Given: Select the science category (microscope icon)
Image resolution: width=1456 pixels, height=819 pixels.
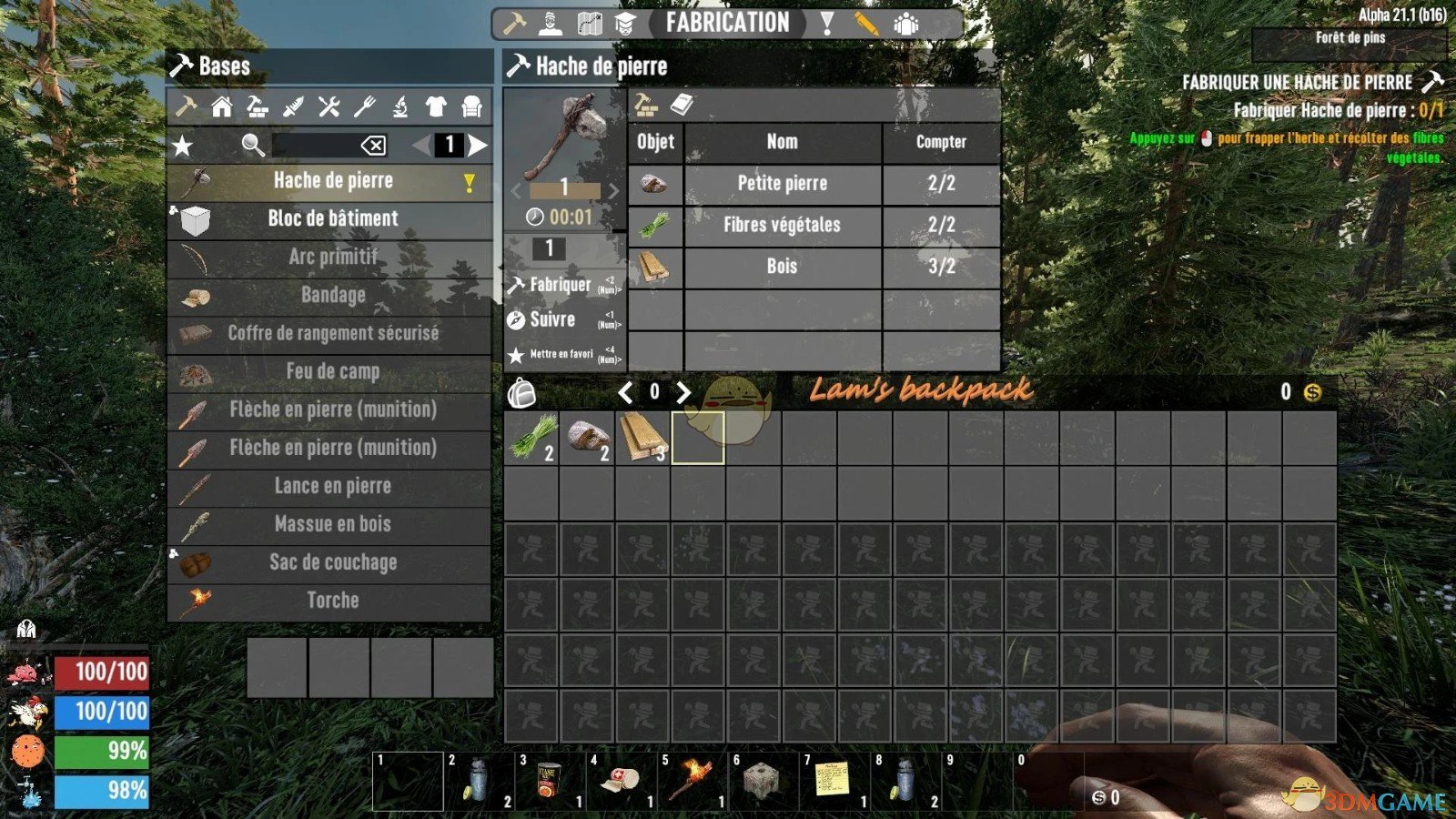Looking at the screenshot, I should pos(401,108).
